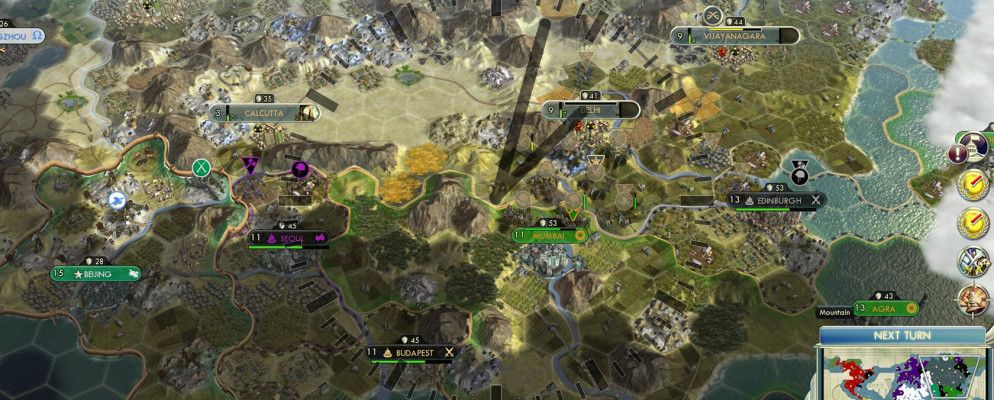Screen dimensions: 994x400
Task: Select the Vijayanagara city banner
Action: [735, 36]
